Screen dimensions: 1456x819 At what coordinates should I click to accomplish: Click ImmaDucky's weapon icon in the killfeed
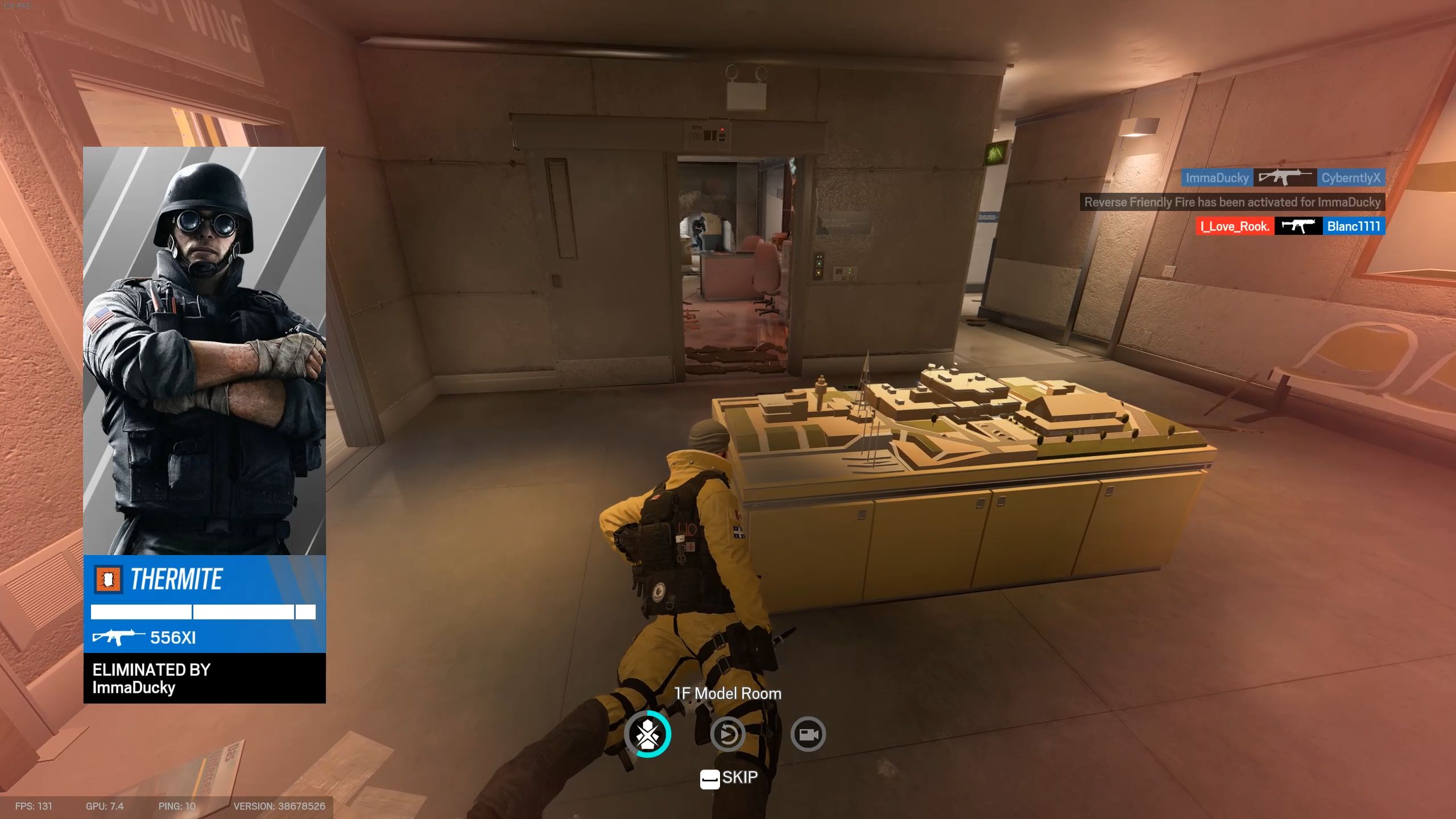point(1286,177)
